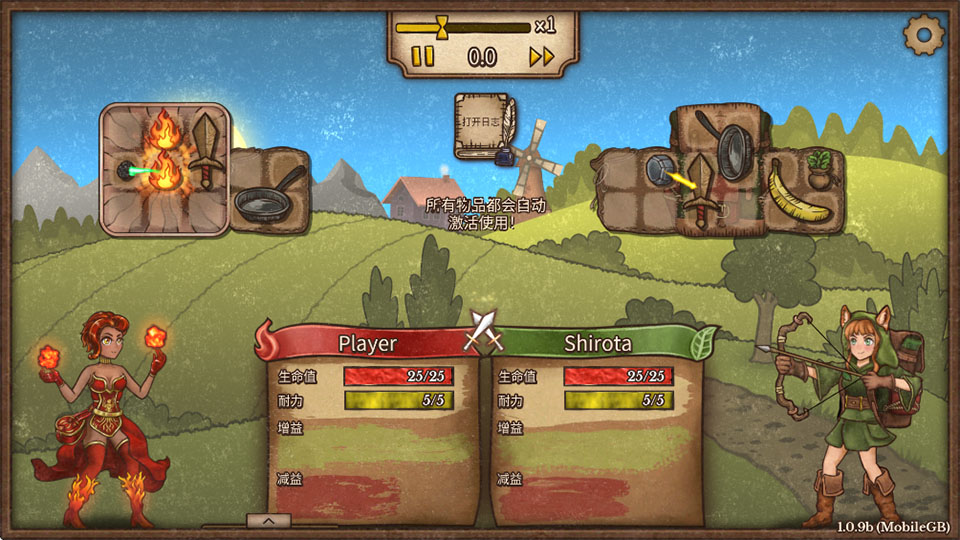
Task: Open the battle log book
Action: (x=484, y=125)
